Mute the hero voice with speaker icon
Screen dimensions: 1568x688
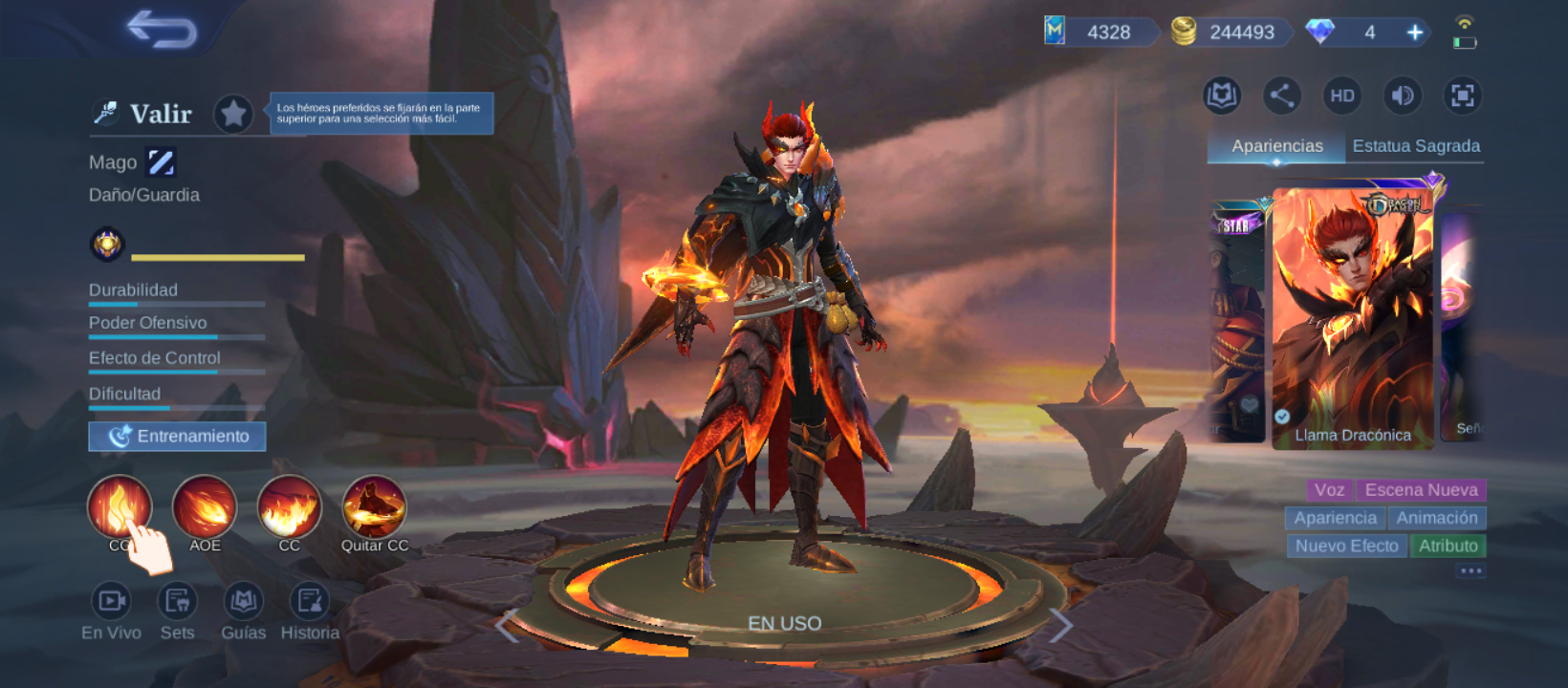pos(1402,96)
